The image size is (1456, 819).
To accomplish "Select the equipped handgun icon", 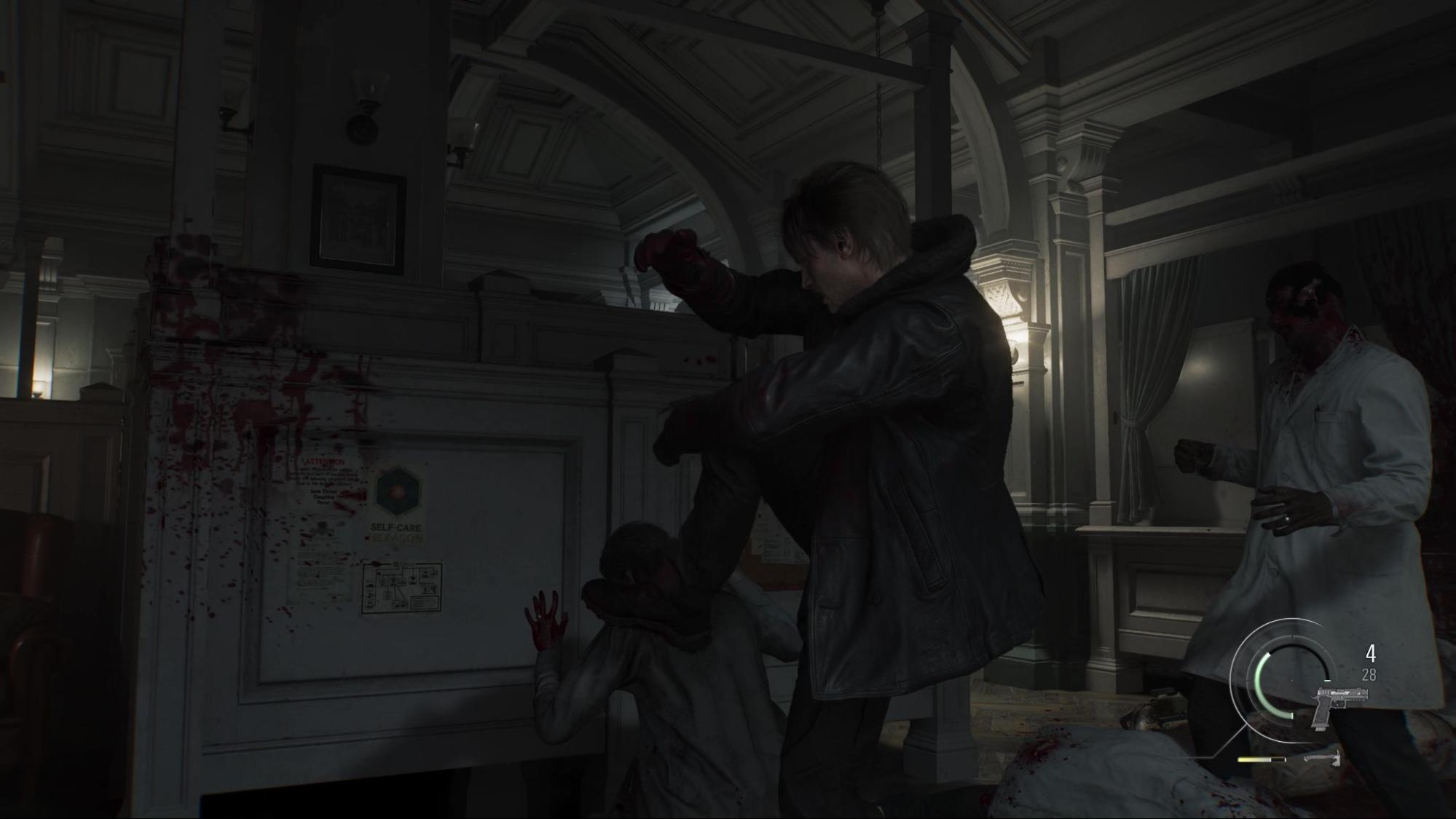I will [1338, 705].
